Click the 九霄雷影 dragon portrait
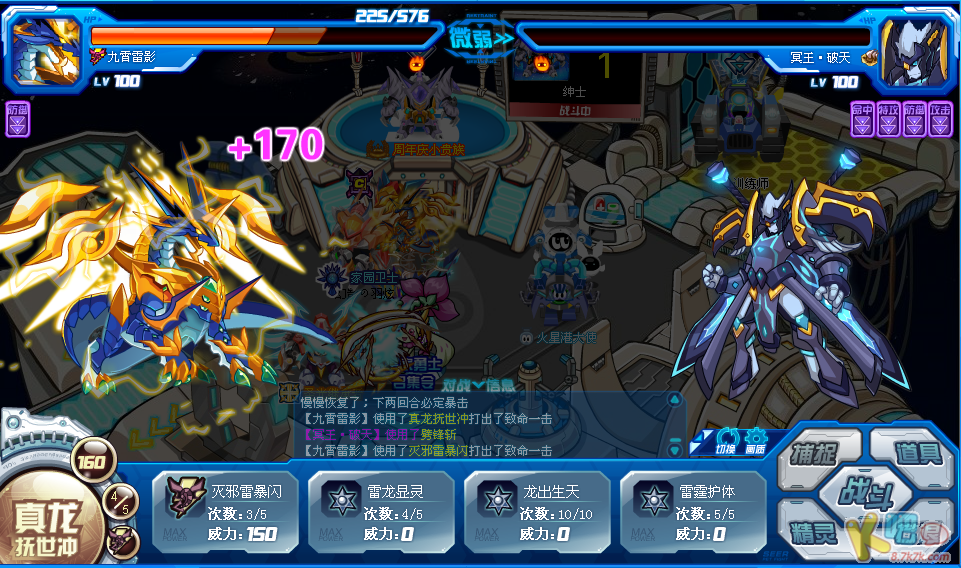The image size is (961, 568). click(x=47, y=50)
